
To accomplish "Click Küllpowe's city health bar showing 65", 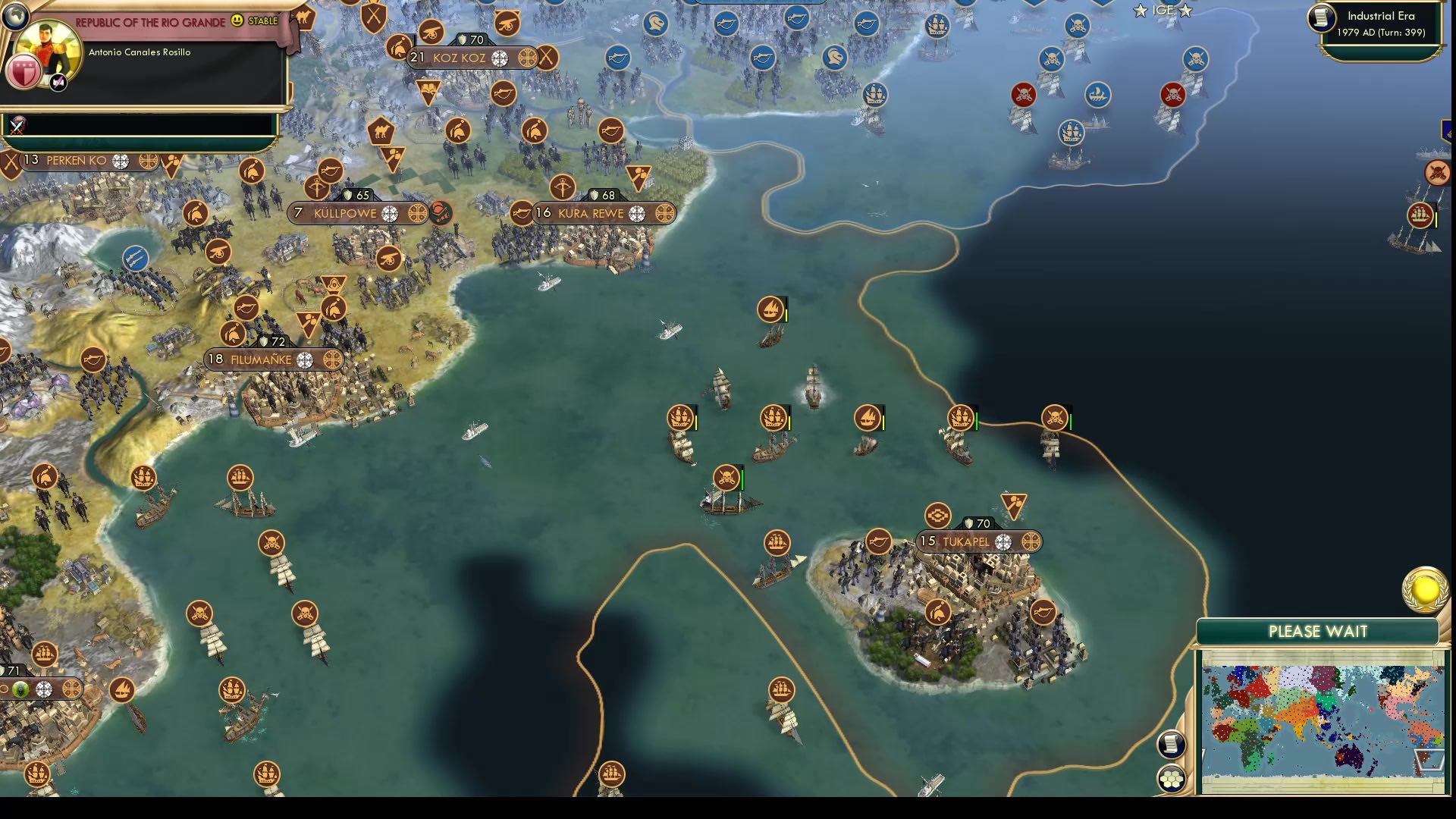I will [x=356, y=194].
